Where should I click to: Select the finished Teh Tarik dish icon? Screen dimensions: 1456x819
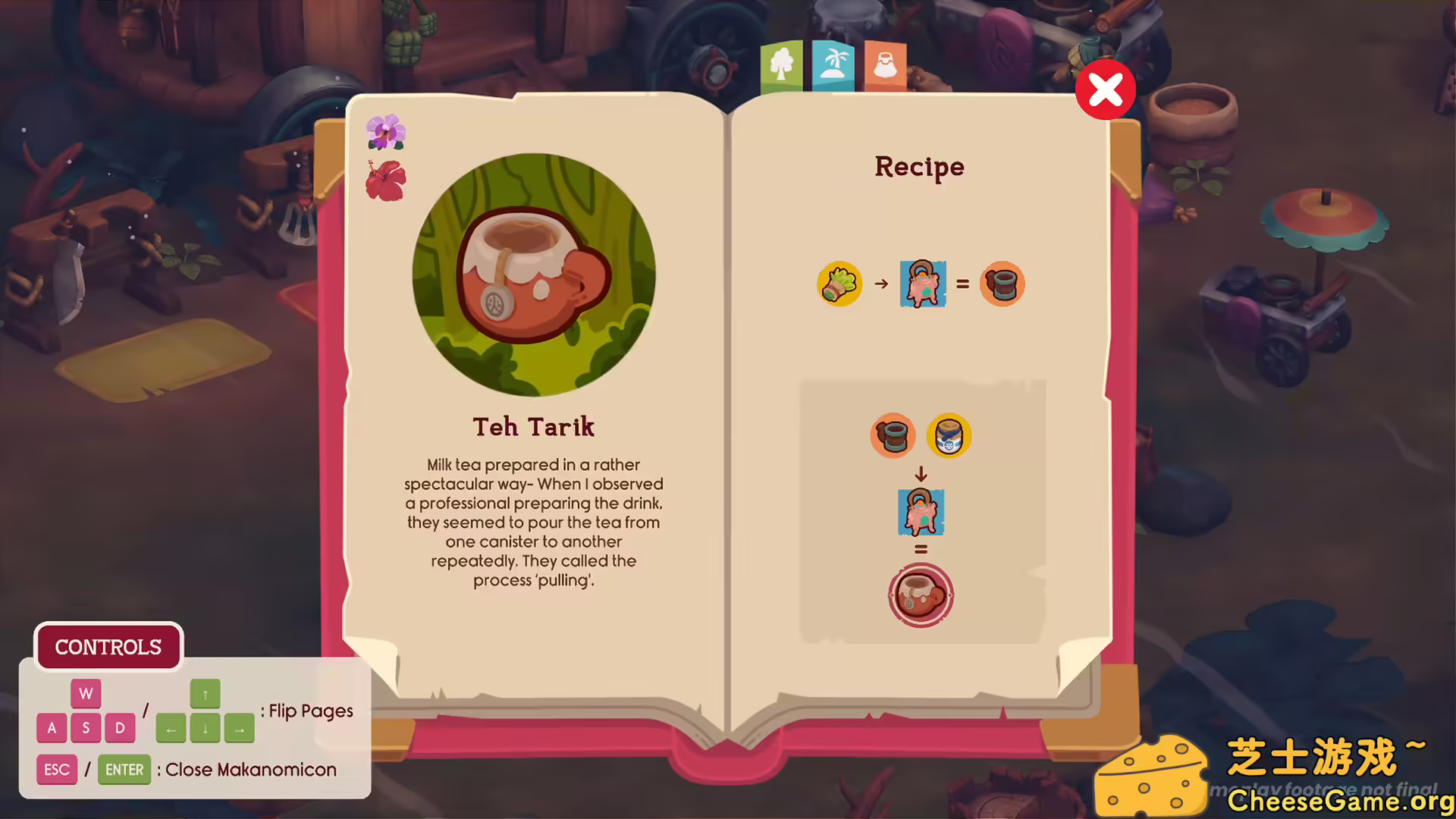pyautogui.click(x=921, y=595)
